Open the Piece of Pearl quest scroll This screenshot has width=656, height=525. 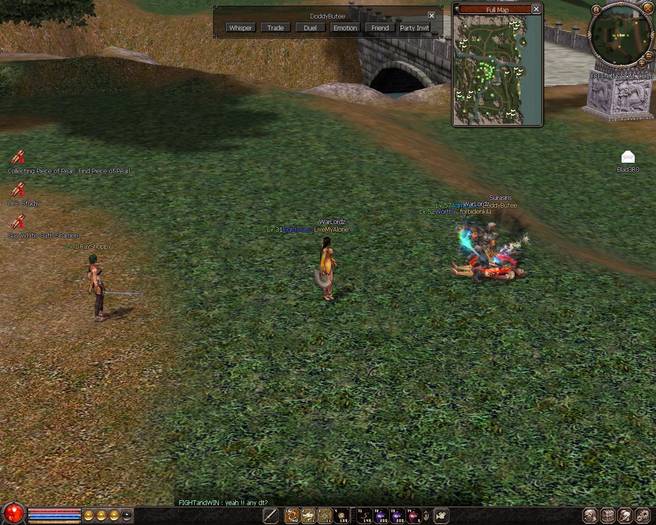tap(17, 157)
